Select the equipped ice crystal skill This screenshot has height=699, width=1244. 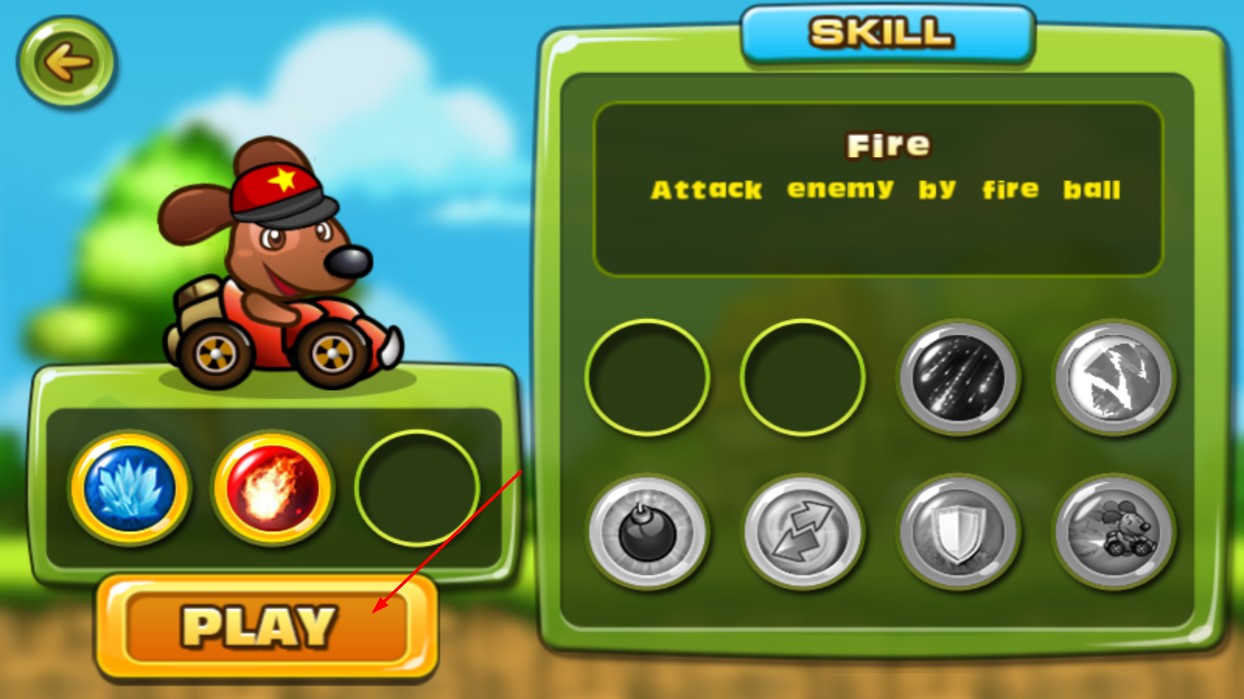[x=129, y=489]
